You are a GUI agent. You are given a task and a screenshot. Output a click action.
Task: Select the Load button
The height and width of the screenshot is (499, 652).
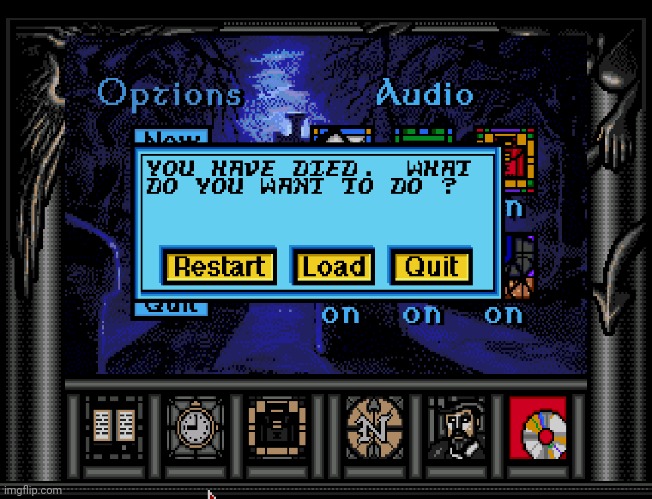click(333, 267)
